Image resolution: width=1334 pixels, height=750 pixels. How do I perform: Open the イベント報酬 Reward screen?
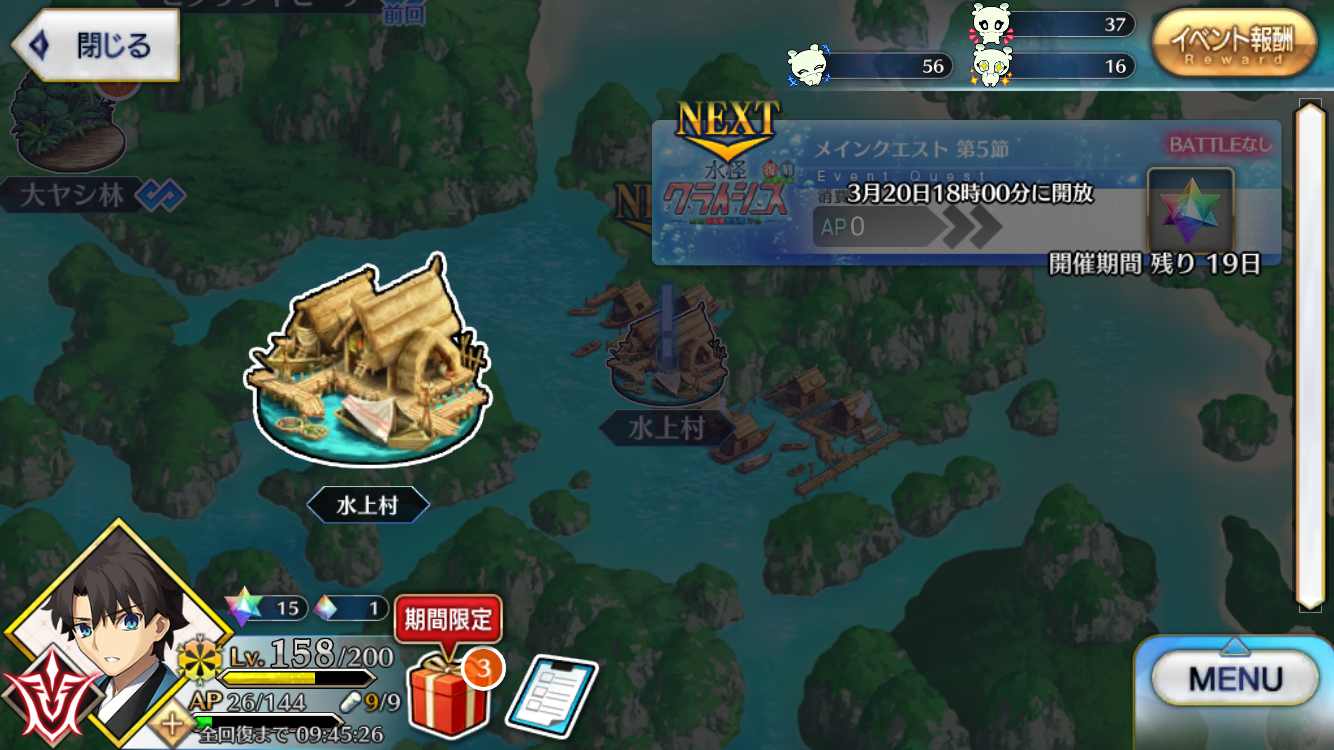(1234, 43)
